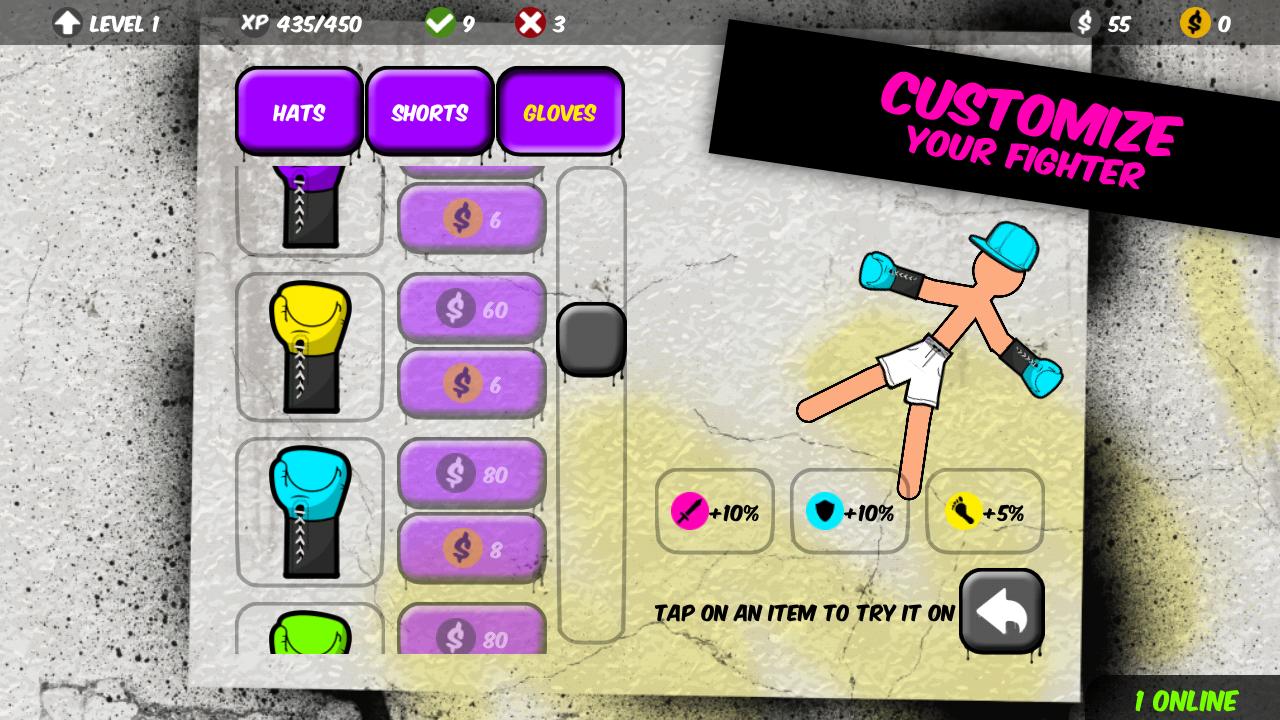Open the GLOVES category
Viewport: 1280px width, 720px height.
coord(560,112)
